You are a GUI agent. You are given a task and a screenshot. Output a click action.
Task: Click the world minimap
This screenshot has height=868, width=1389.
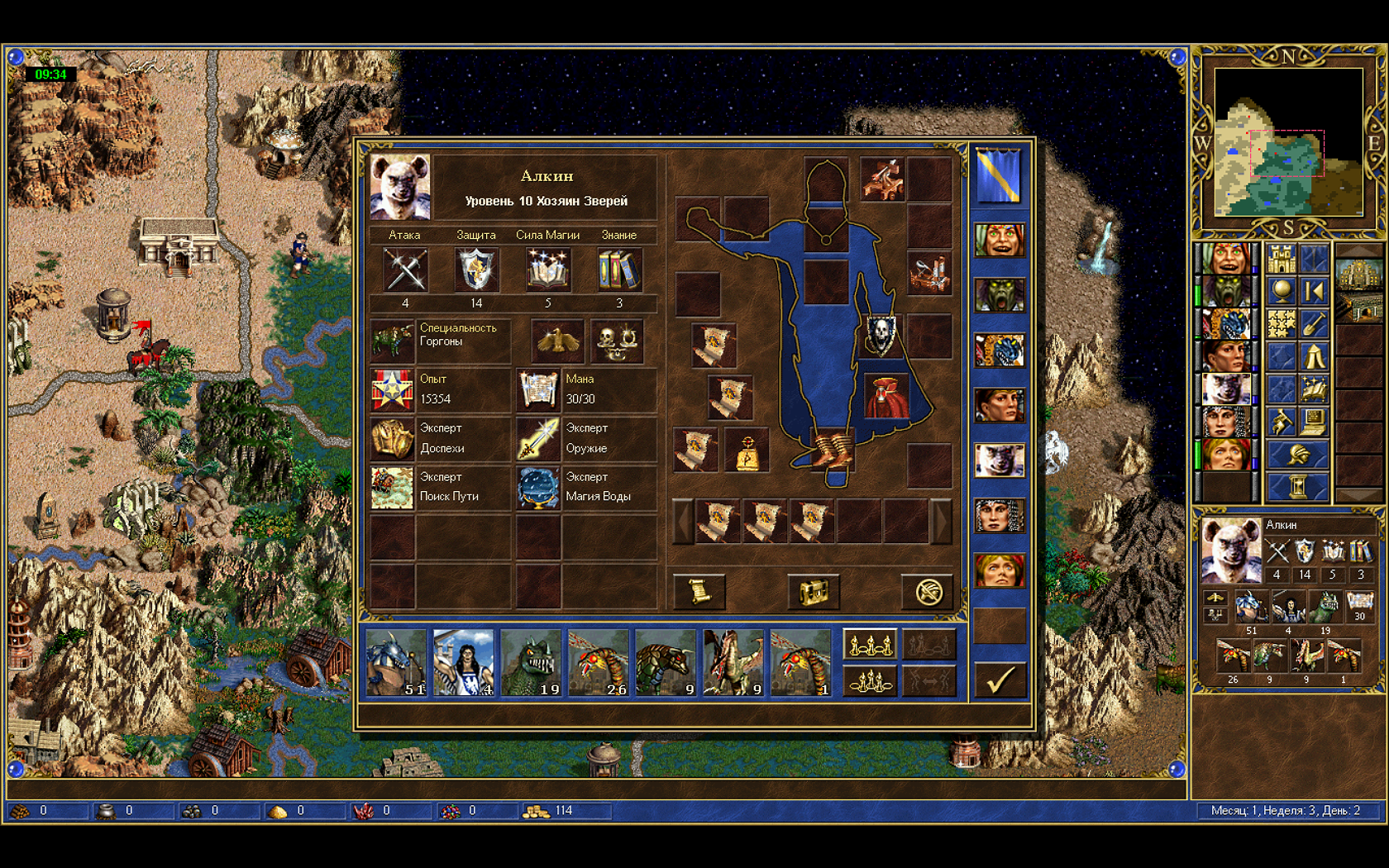(1287, 142)
